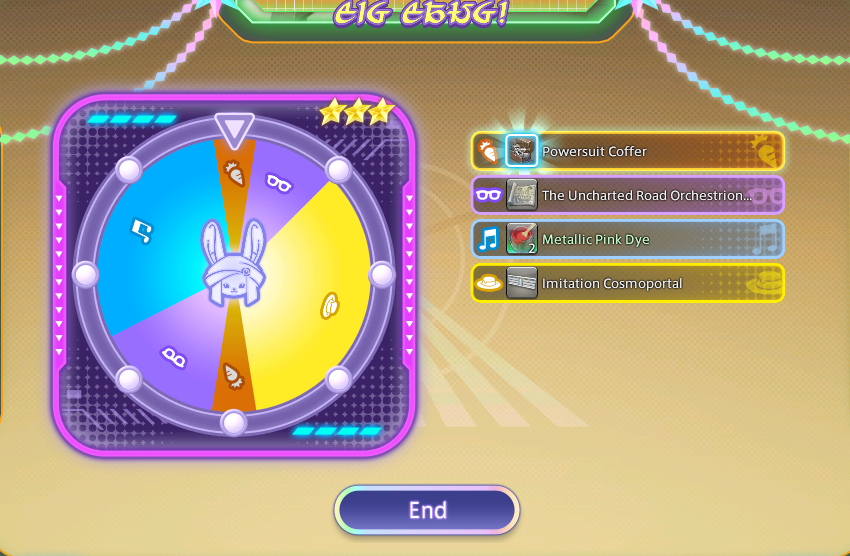Pick the Imitation Cosmoportal reward row
850x556 pixels.
tap(628, 284)
